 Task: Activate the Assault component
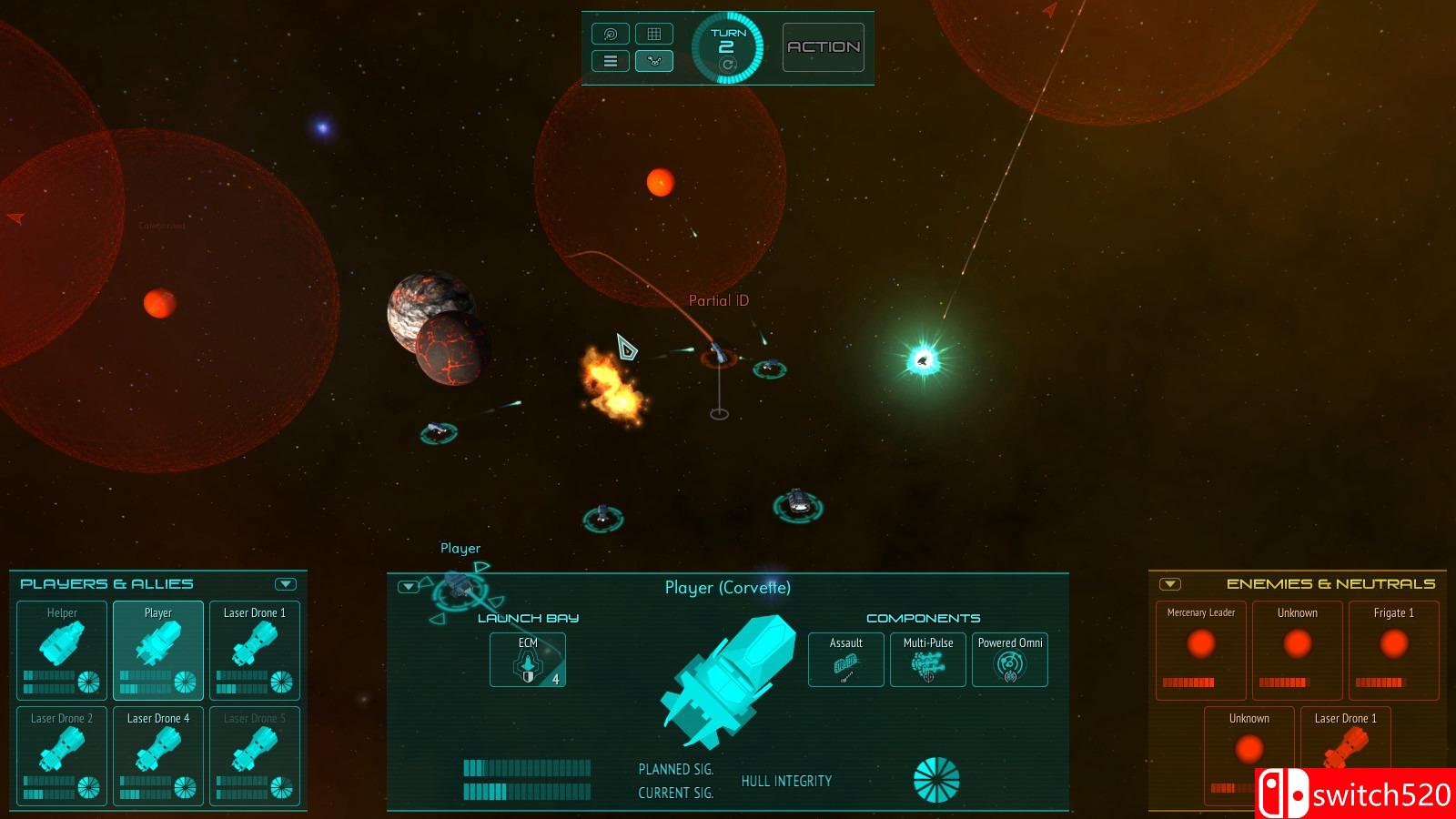pos(846,660)
